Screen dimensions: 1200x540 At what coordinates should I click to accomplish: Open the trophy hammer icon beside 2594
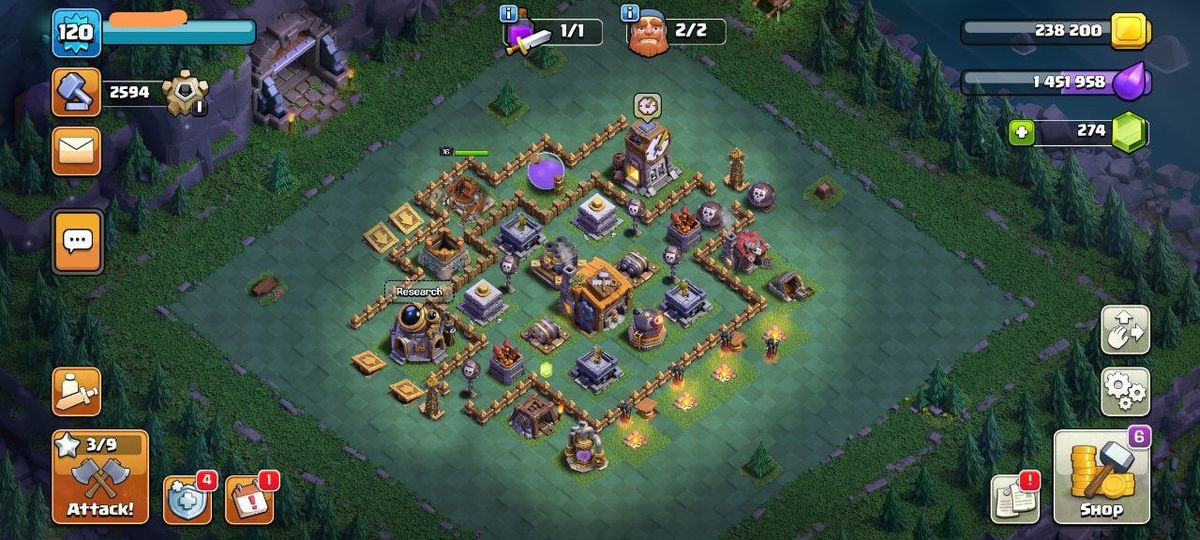77,93
